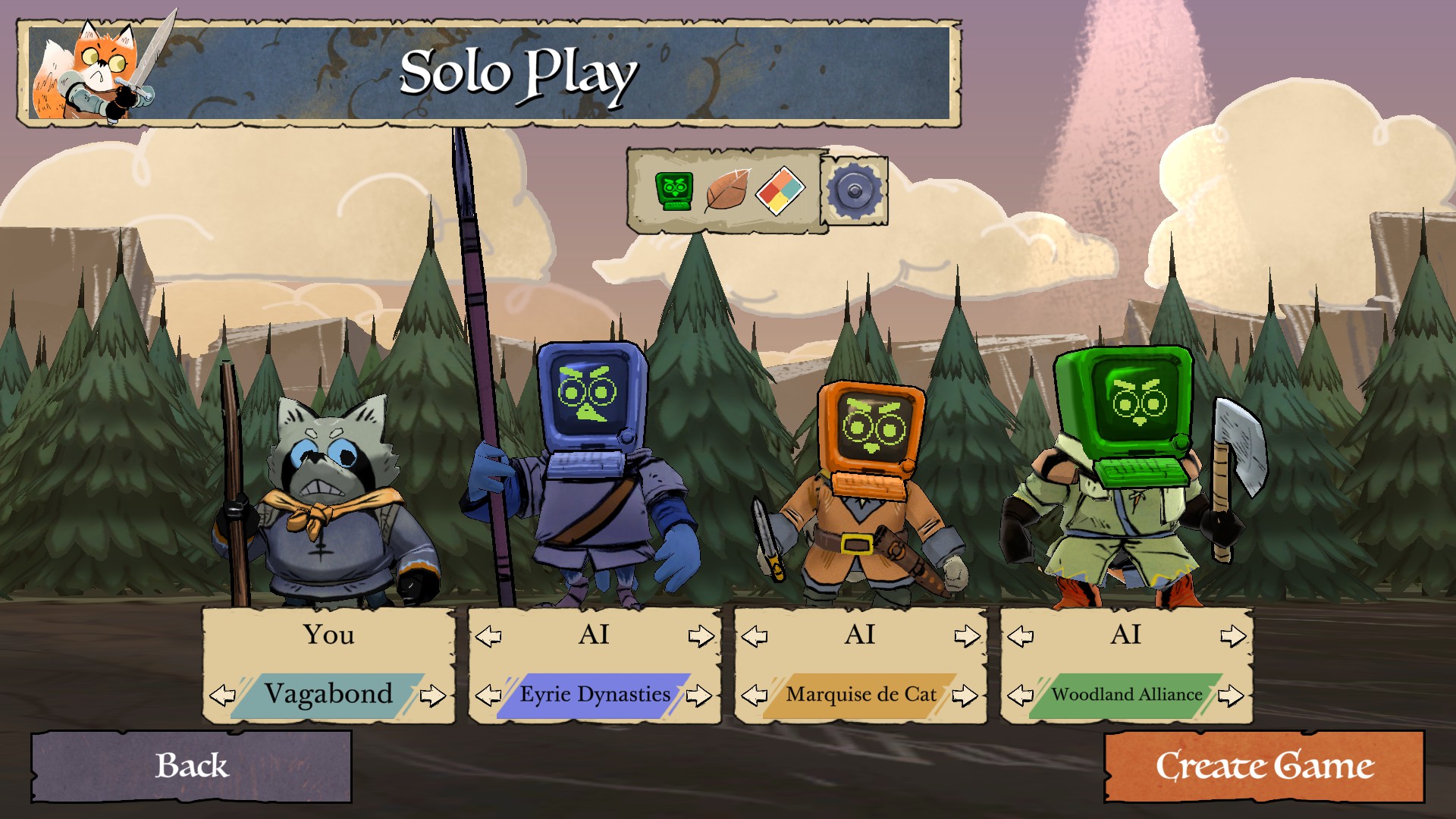Choose previous player type for Marquise slot
The image size is (1456, 819).
coord(755,635)
